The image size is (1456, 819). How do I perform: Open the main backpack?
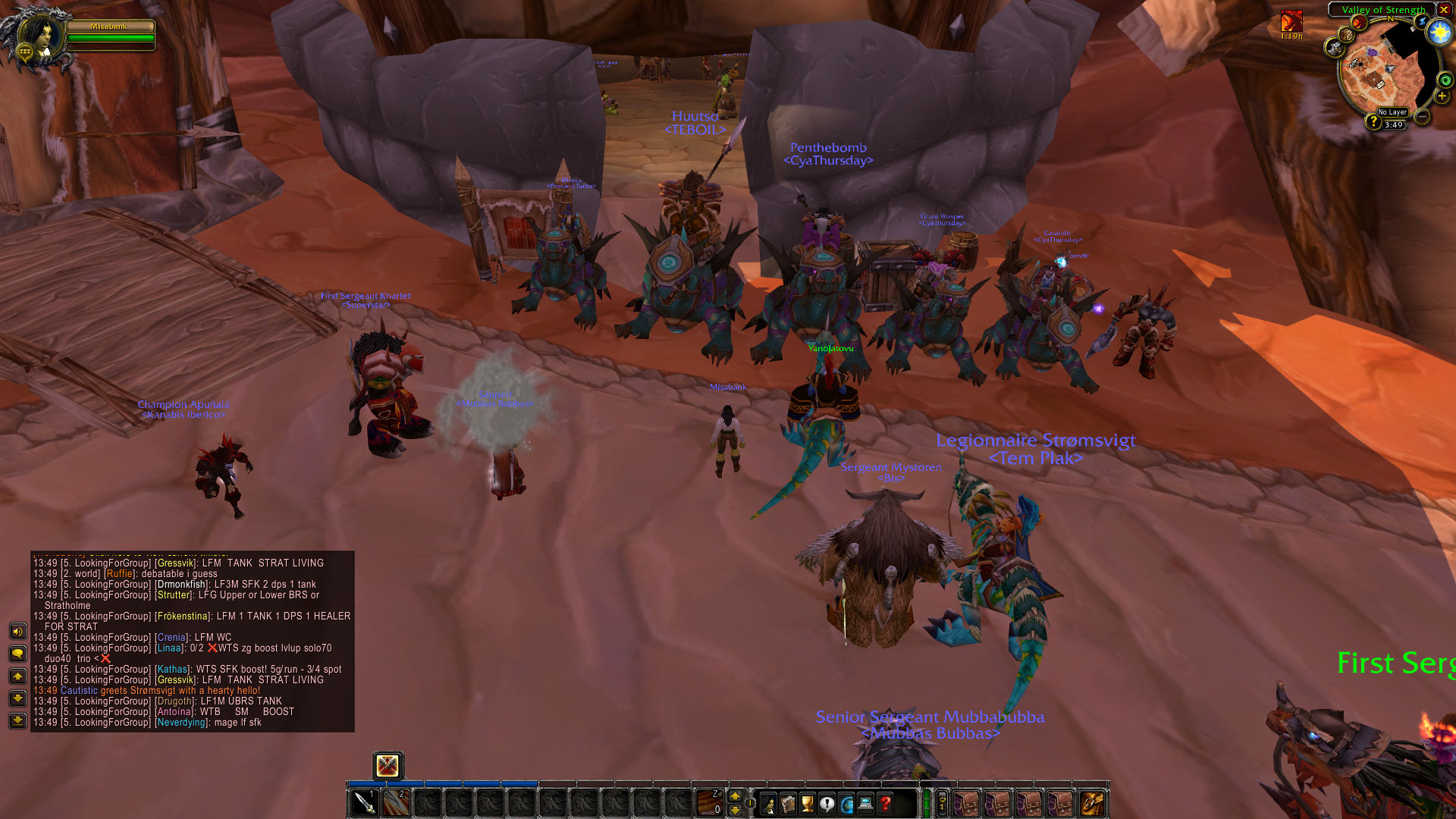point(1092,803)
